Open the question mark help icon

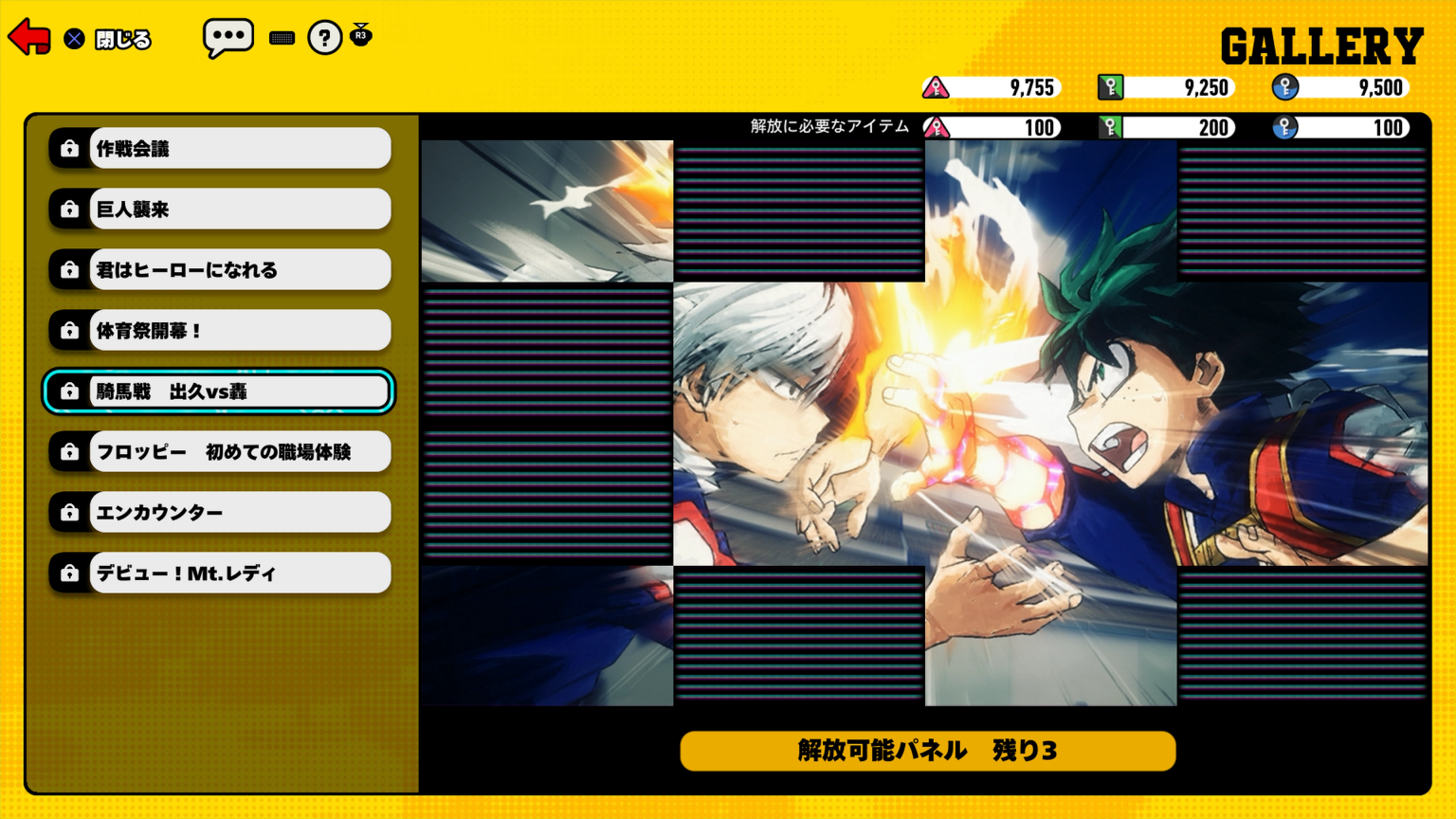pyautogui.click(x=324, y=37)
